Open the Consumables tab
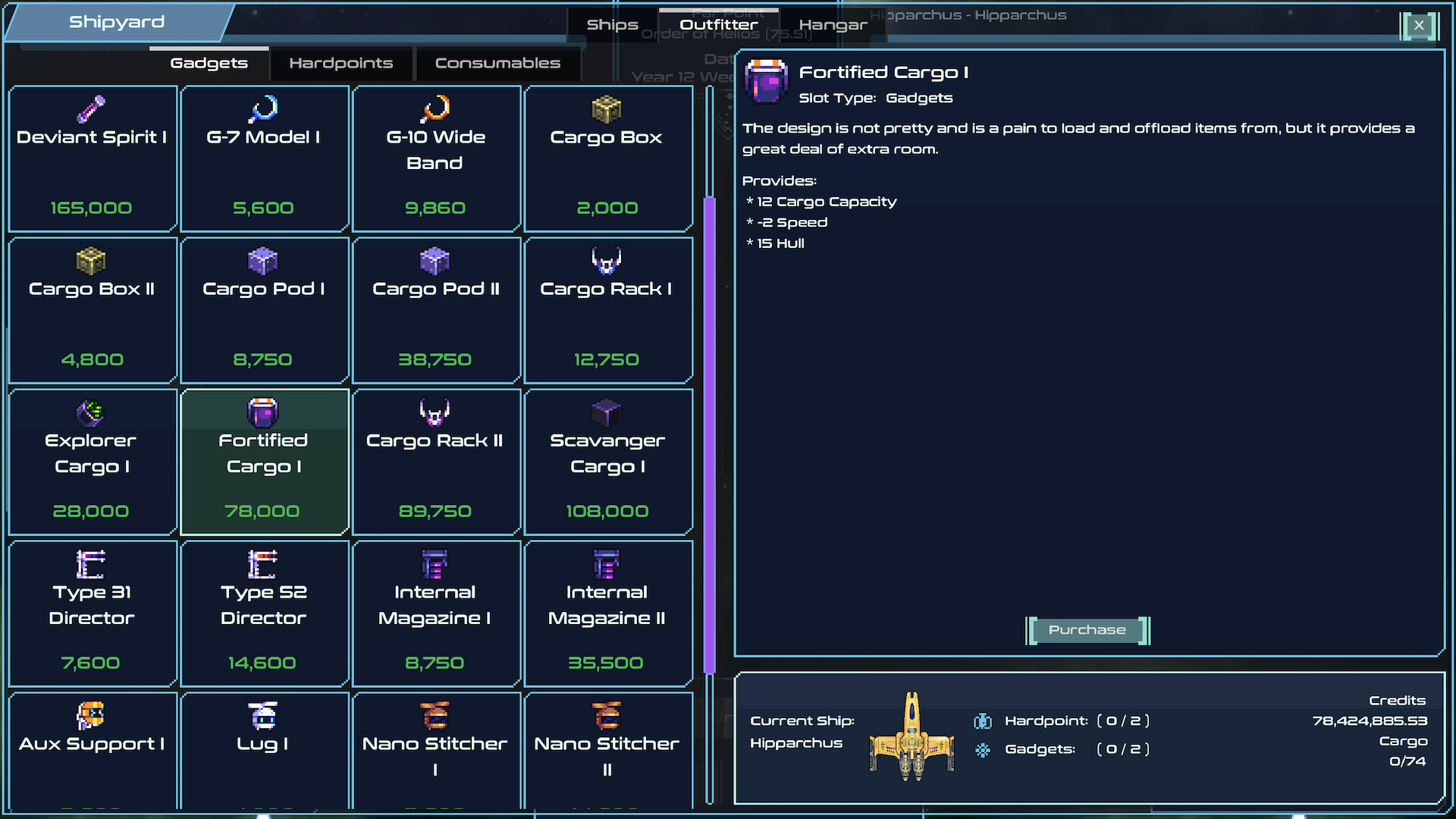Screen dimensions: 1456x819 point(497,64)
